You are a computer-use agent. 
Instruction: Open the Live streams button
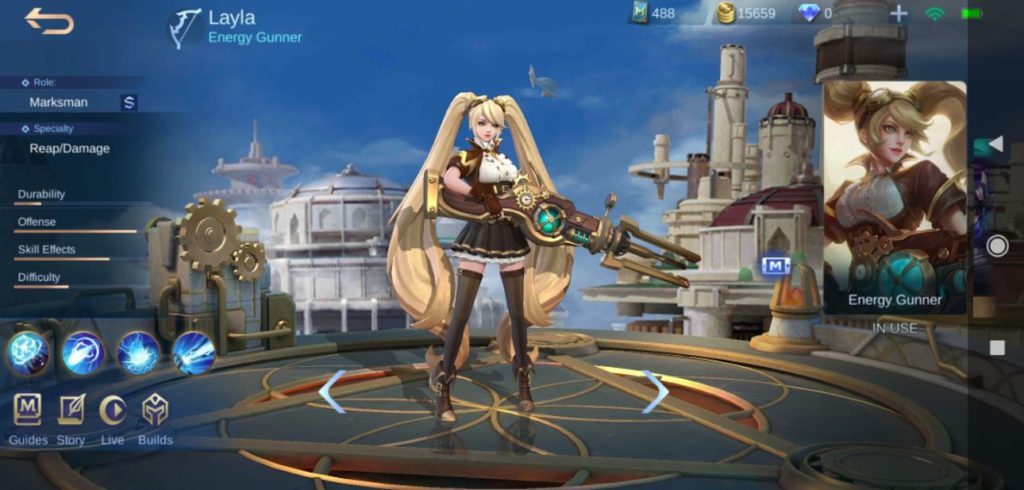click(x=113, y=410)
